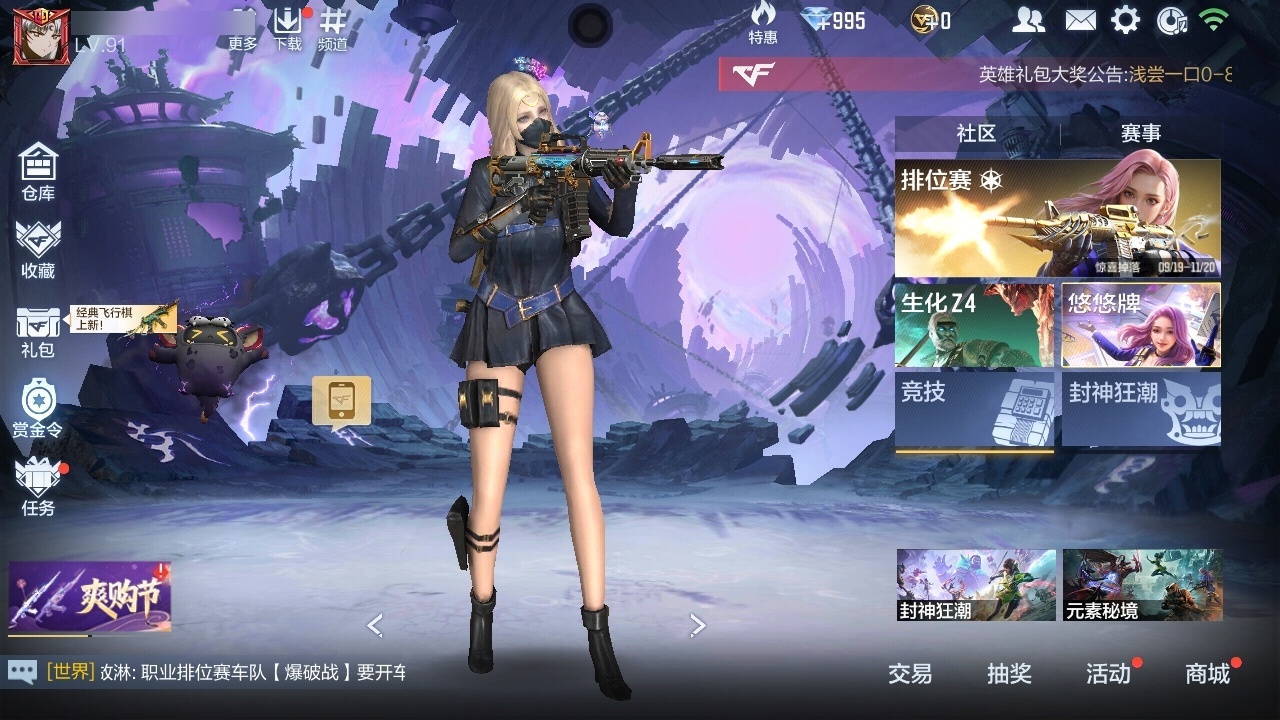
Task: Open the 频道 channel icon
Action: 333,27
